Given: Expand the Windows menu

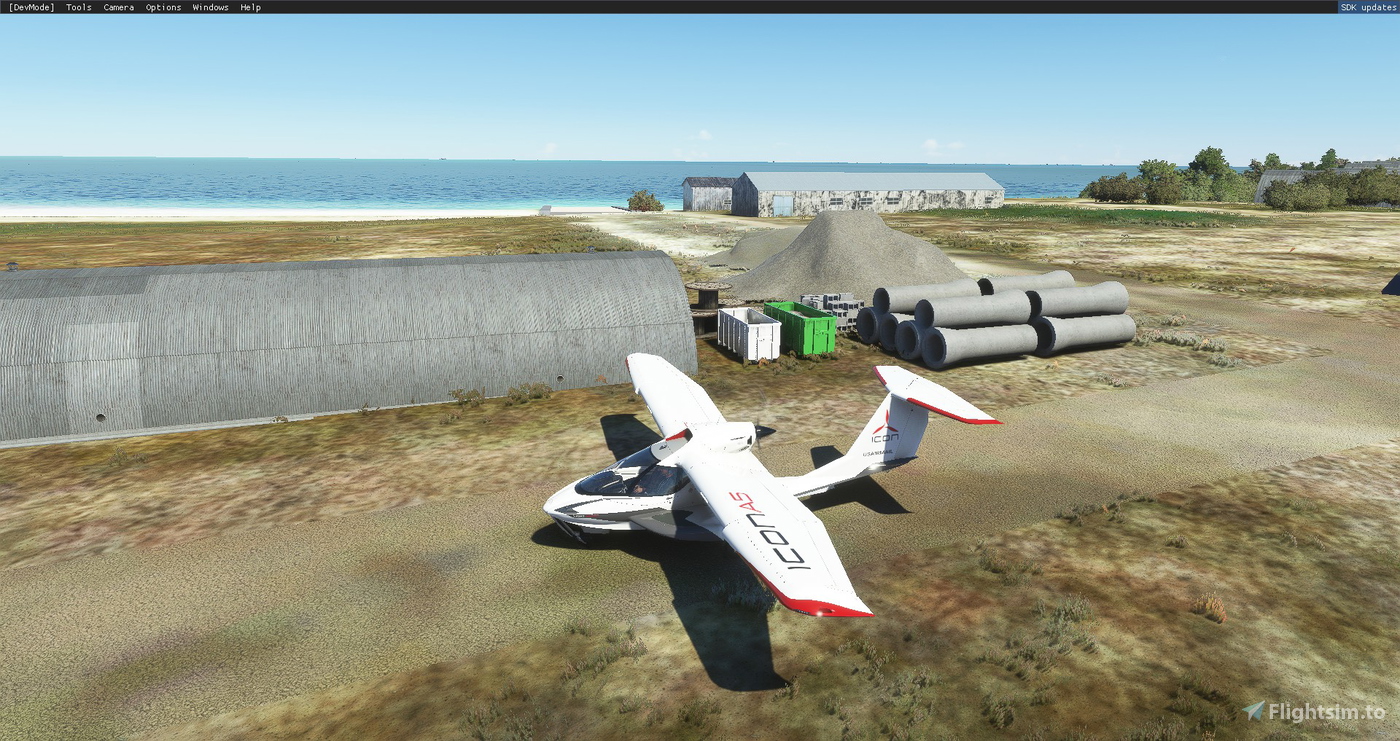Looking at the screenshot, I should point(210,7).
